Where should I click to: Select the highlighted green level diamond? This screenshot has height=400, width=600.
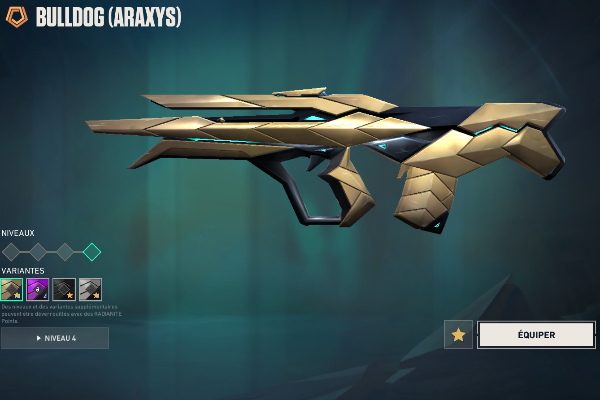pyautogui.click(x=91, y=252)
